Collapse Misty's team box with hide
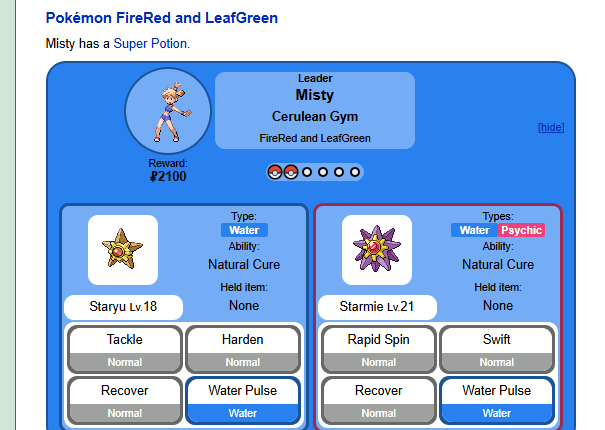The image size is (605, 430). tap(551, 127)
